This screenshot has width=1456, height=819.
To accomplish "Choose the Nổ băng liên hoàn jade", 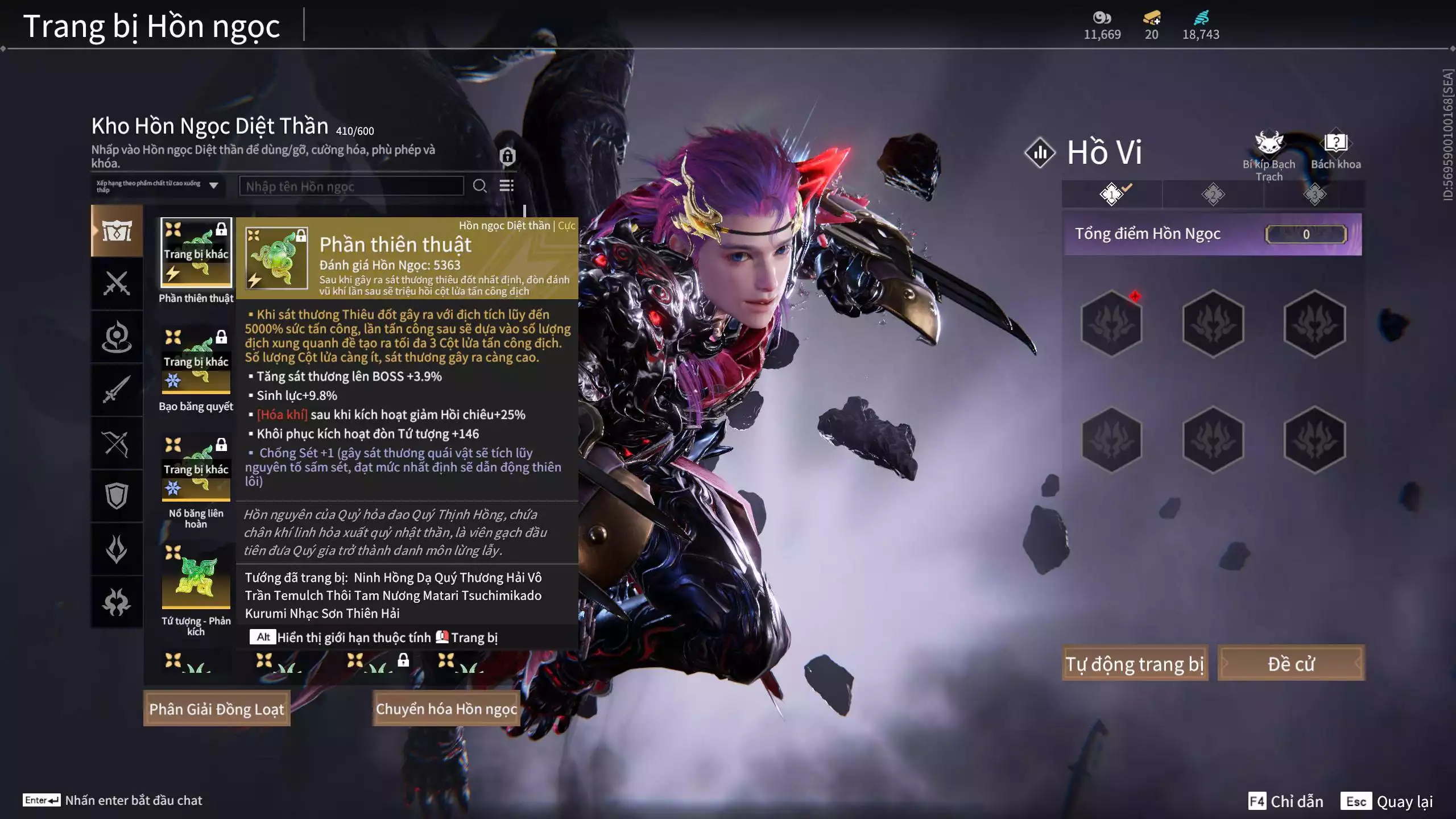I will (x=196, y=469).
